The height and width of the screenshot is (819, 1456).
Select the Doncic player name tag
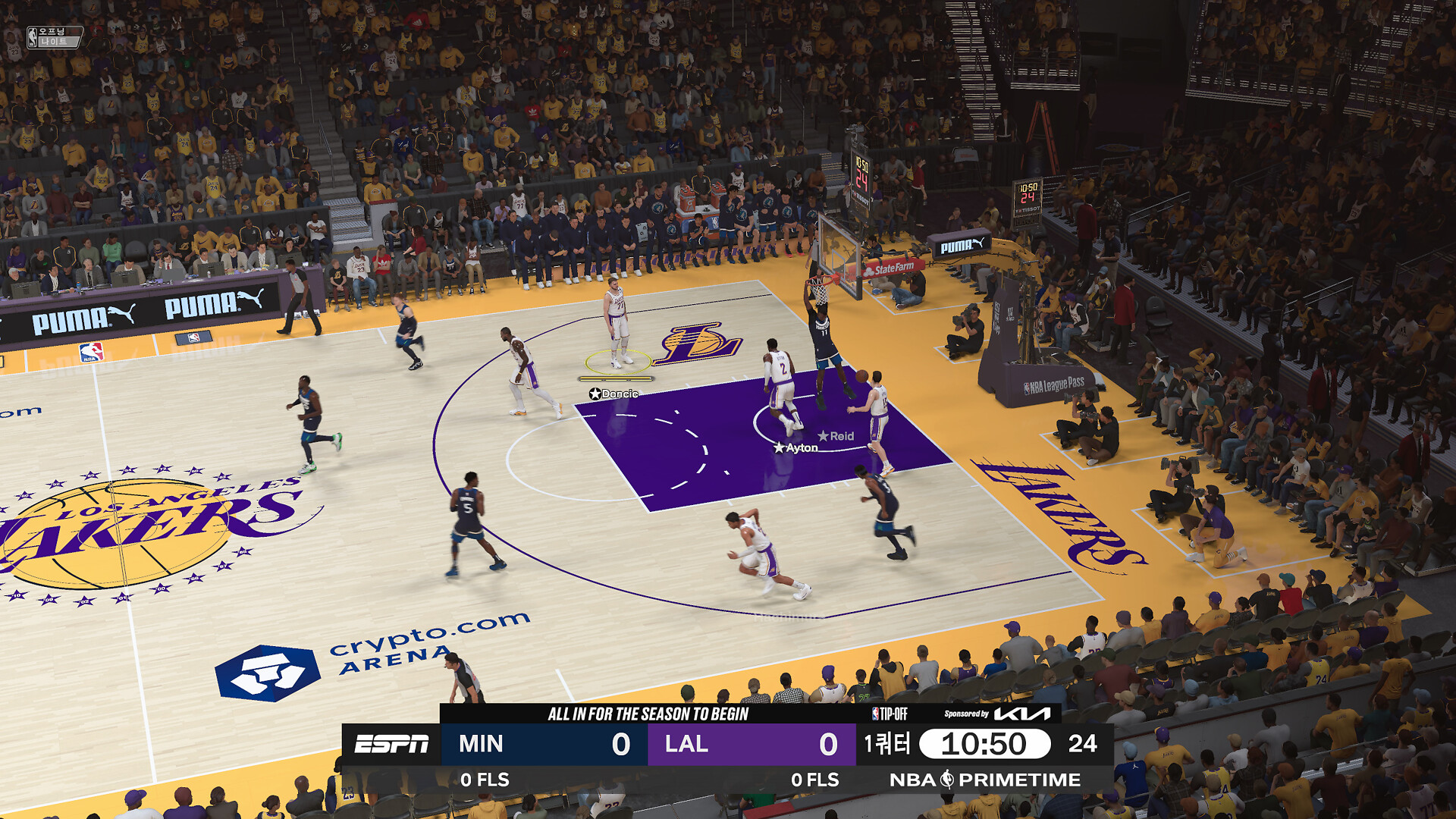615,394
